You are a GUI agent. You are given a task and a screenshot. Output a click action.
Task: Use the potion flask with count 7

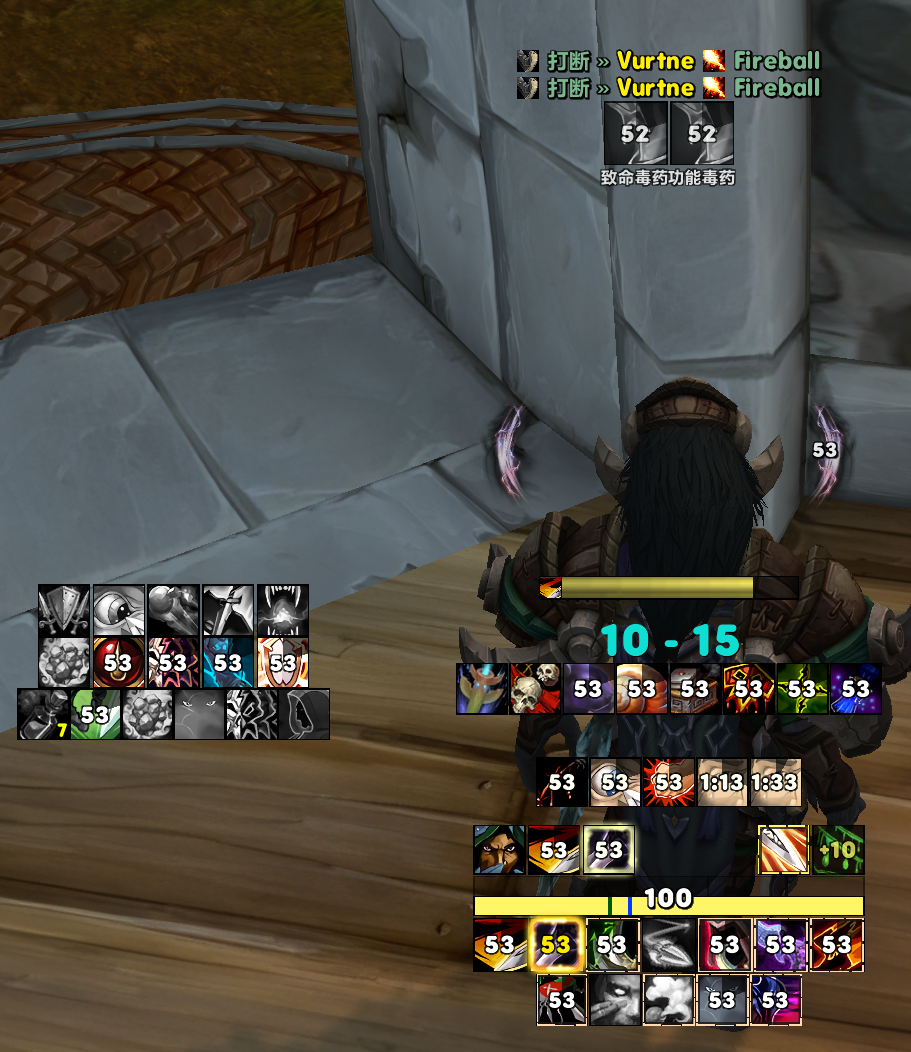(44, 714)
